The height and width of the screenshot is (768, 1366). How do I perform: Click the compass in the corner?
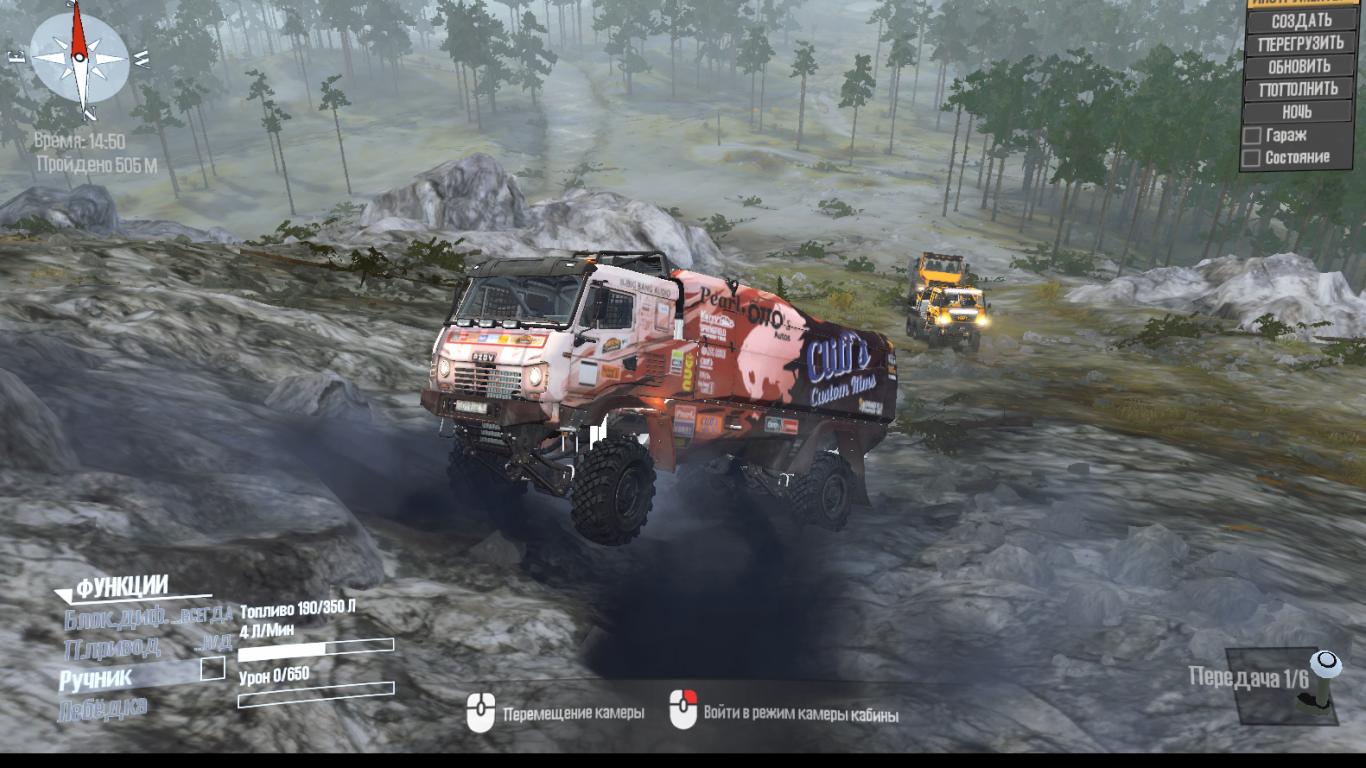[80, 57]
